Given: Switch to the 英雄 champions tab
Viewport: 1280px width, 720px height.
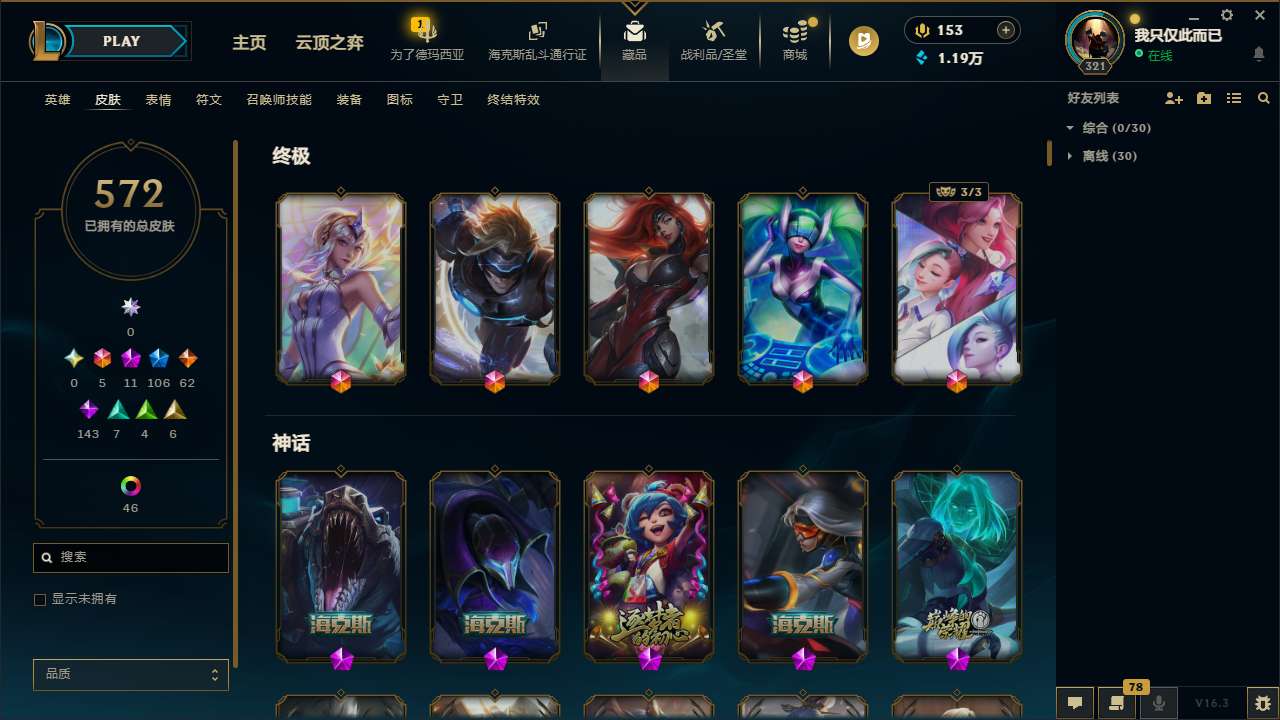Looking at the screenshot, I should point(57,100).
